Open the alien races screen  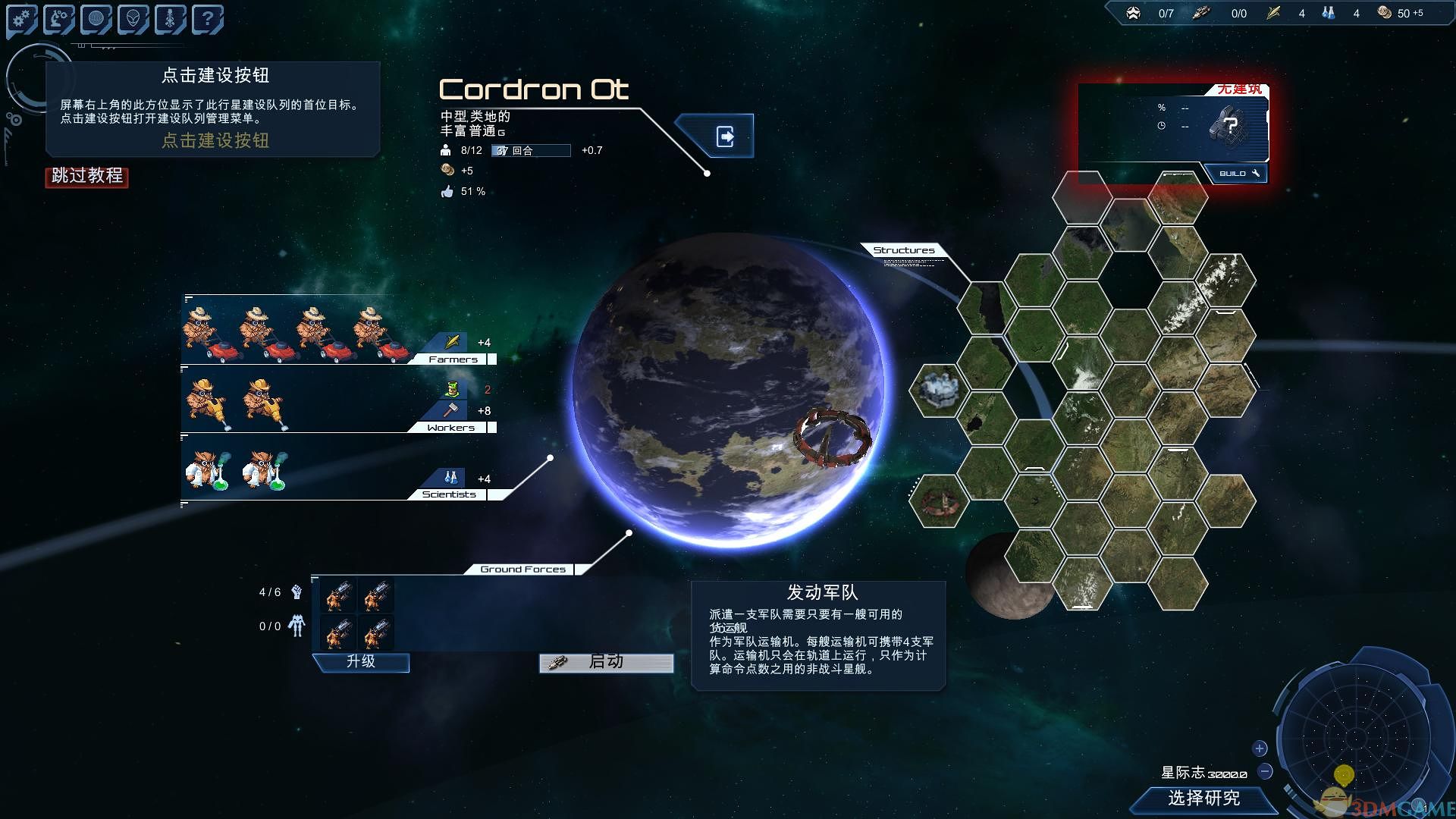(133, 19)
